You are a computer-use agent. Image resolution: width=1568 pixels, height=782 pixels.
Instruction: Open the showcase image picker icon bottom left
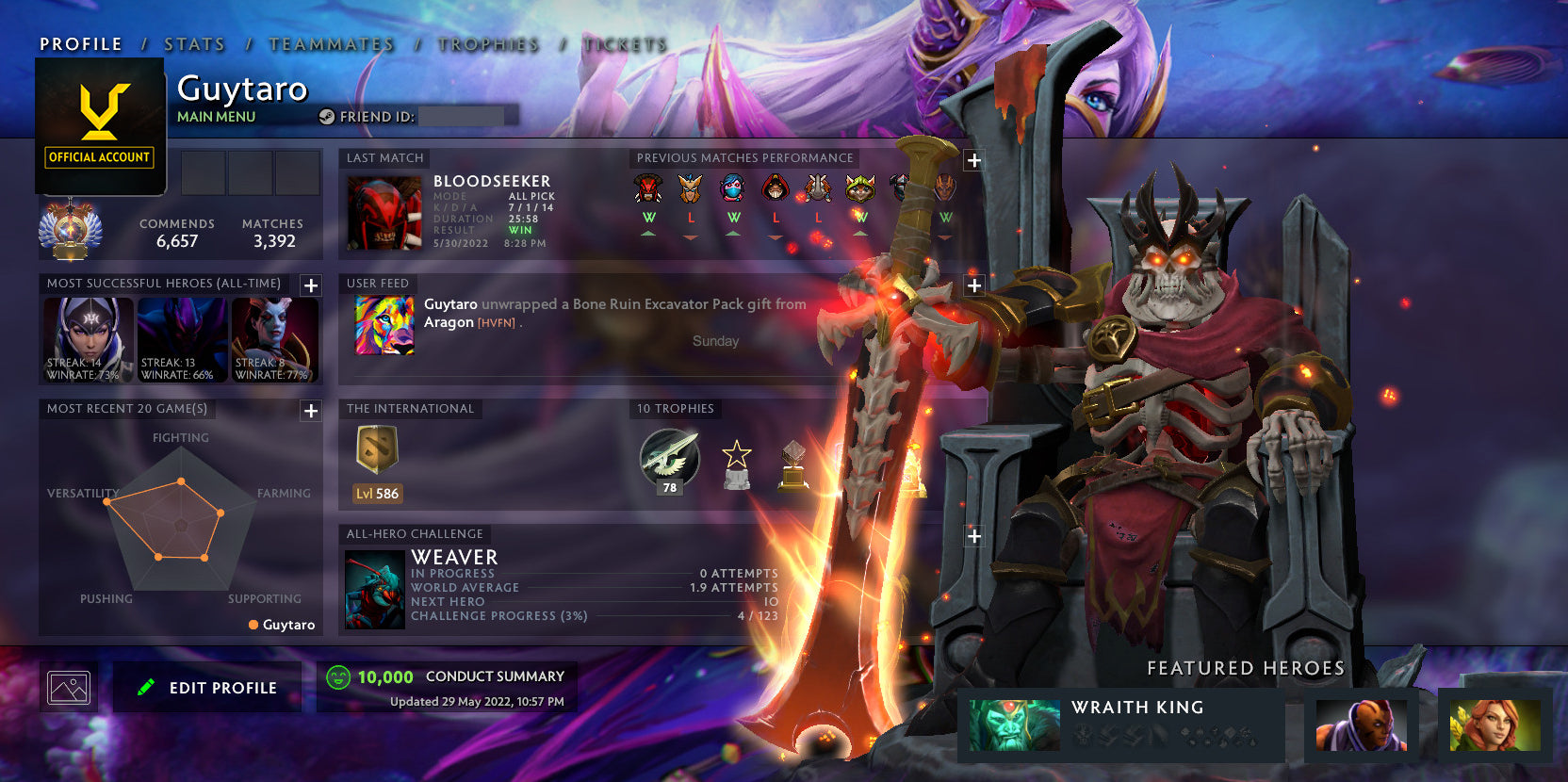[68, 686]
